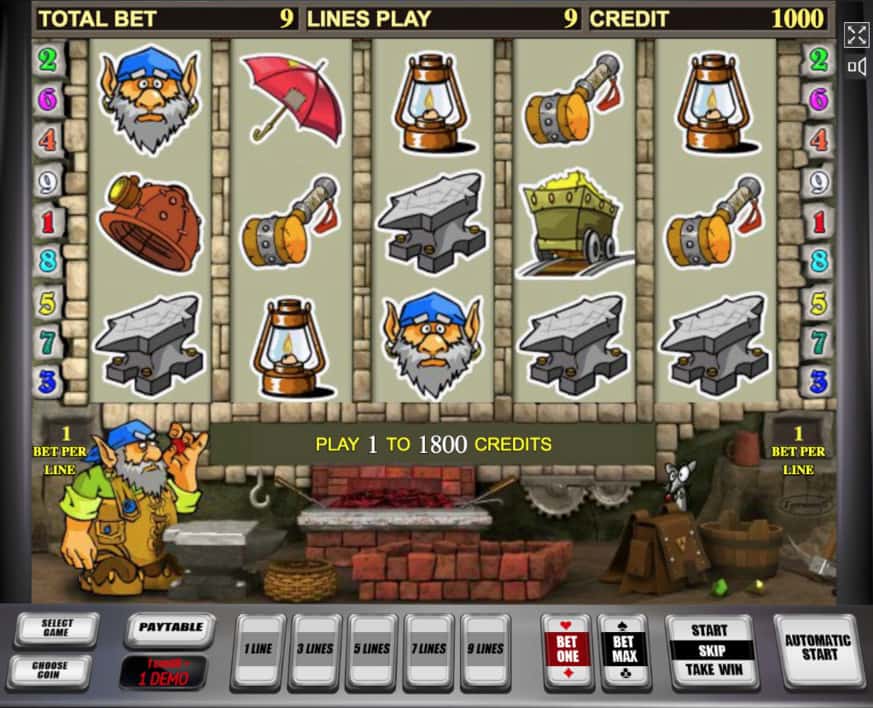
Task: Select the 1 Line button
Action: pos(258,650)
